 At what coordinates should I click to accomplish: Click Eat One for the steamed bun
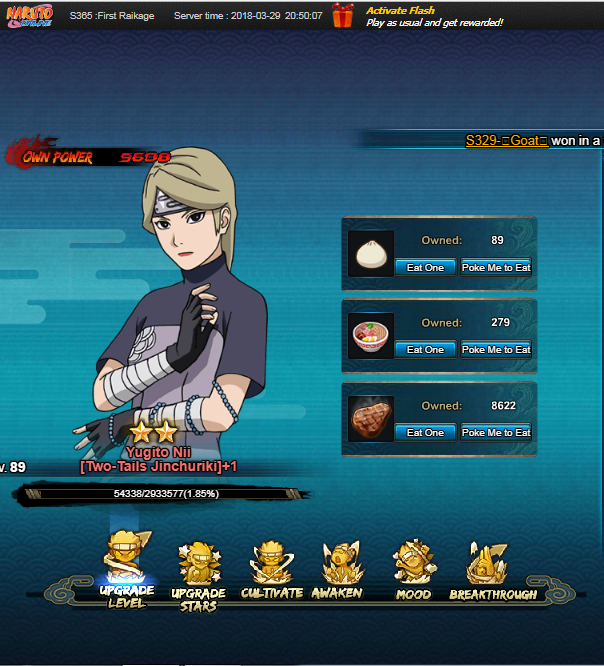click(x=426, y=267)
